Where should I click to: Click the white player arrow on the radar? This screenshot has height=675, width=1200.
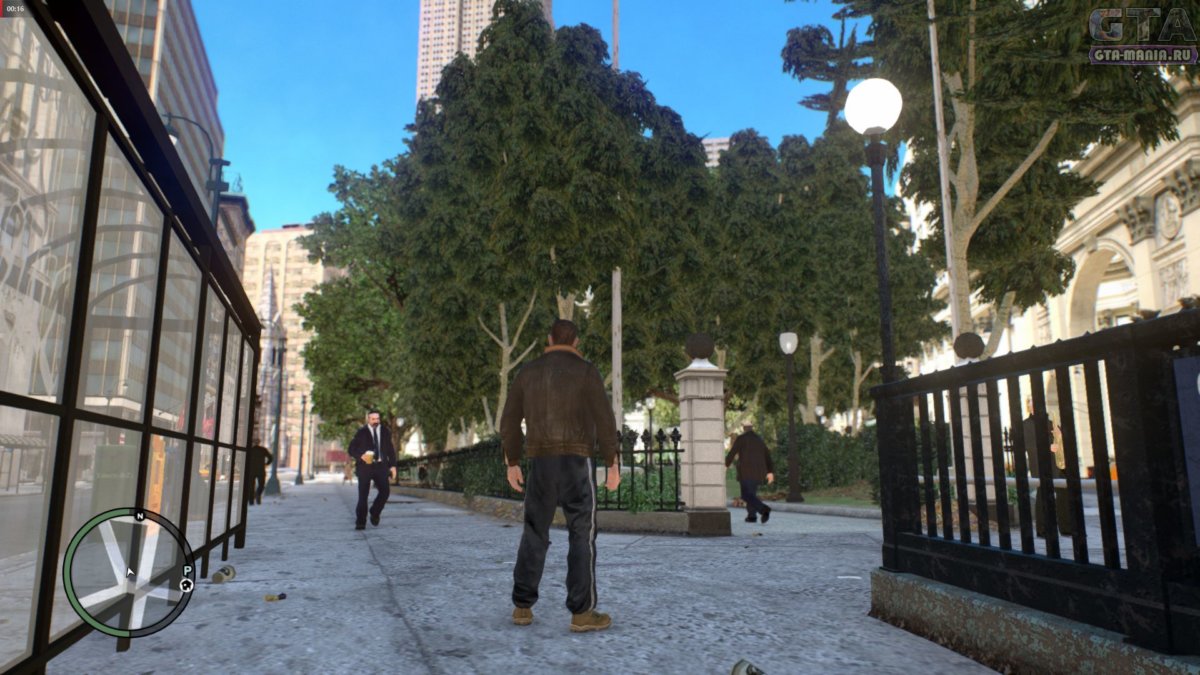click(x=129, y=573)
